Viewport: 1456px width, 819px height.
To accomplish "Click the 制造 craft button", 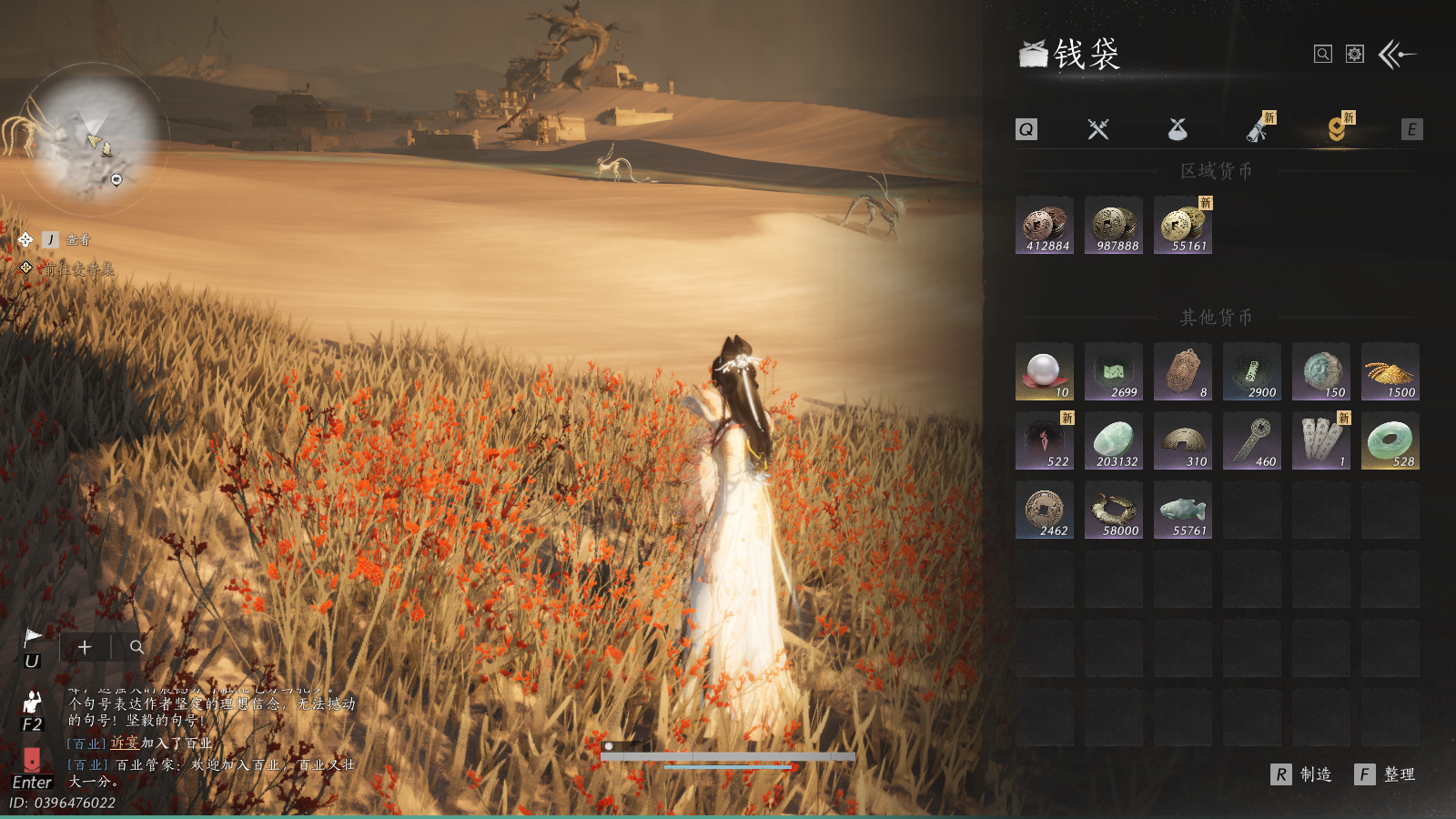I will (1302, 774).
